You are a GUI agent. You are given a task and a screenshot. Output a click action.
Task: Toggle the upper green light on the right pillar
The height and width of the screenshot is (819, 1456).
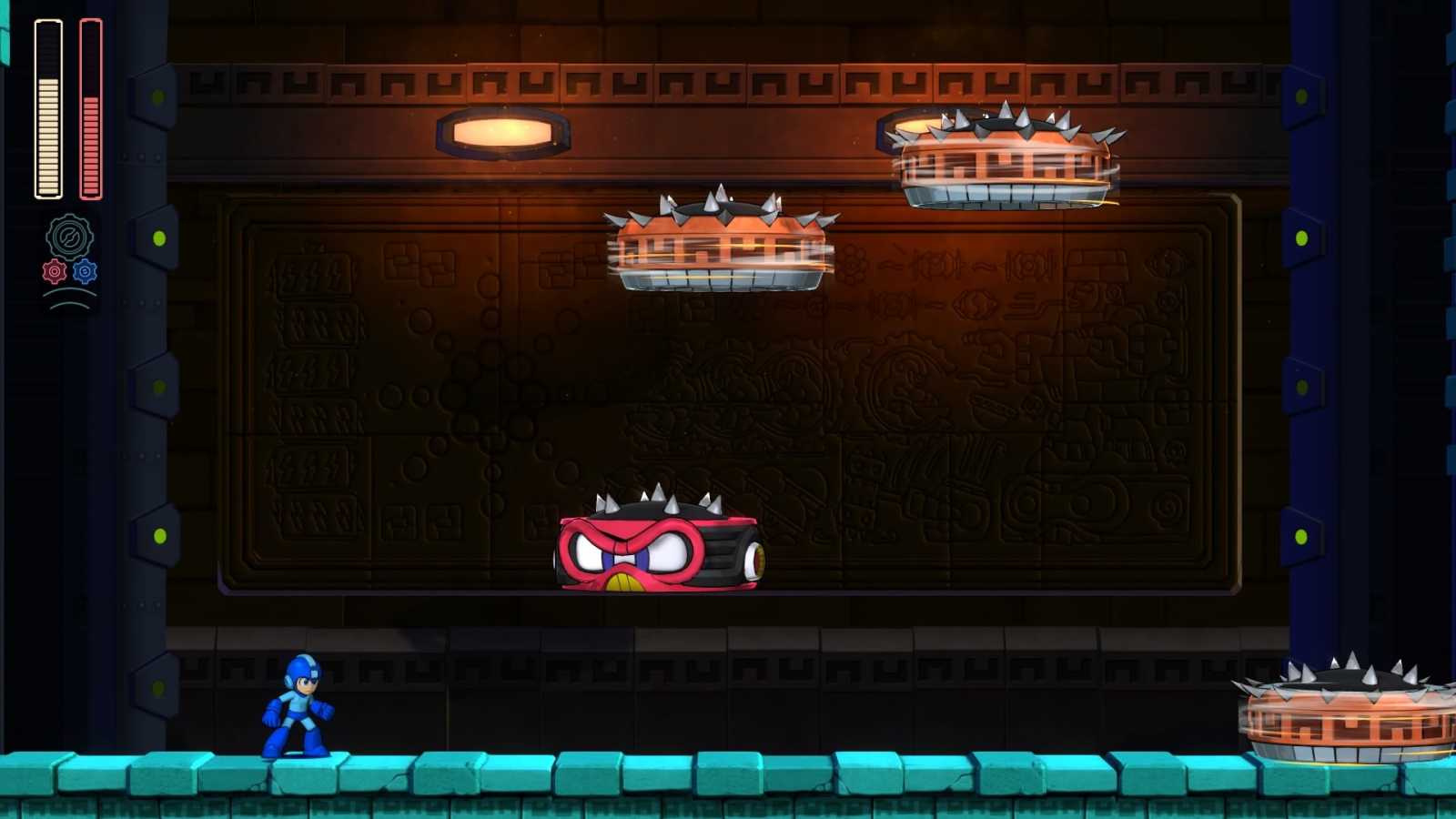click(x=1303, y=237)
